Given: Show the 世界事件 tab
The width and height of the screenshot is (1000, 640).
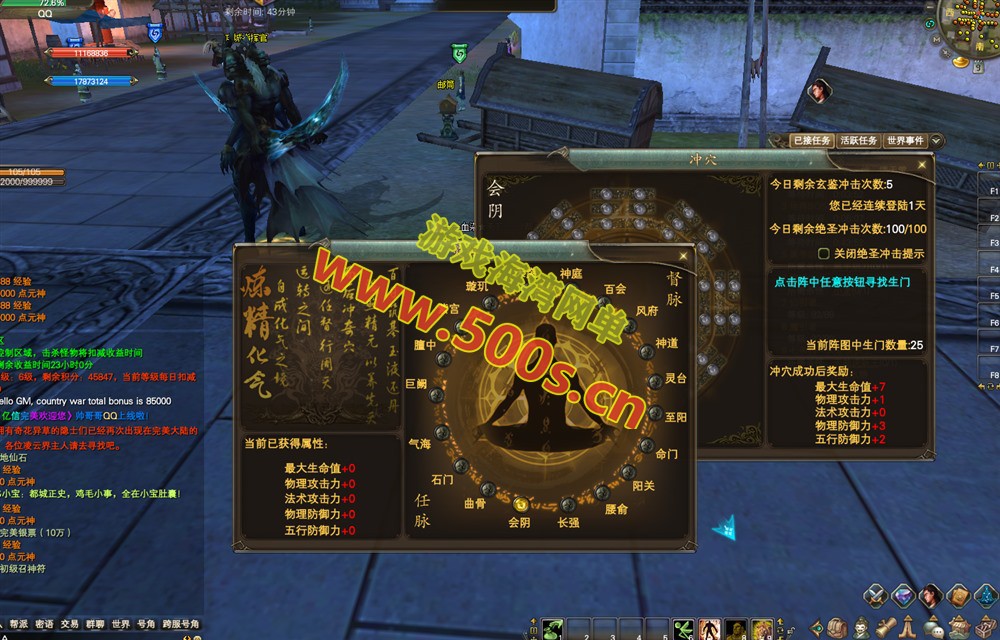Looking at the screenshot, I should [905, 141].
